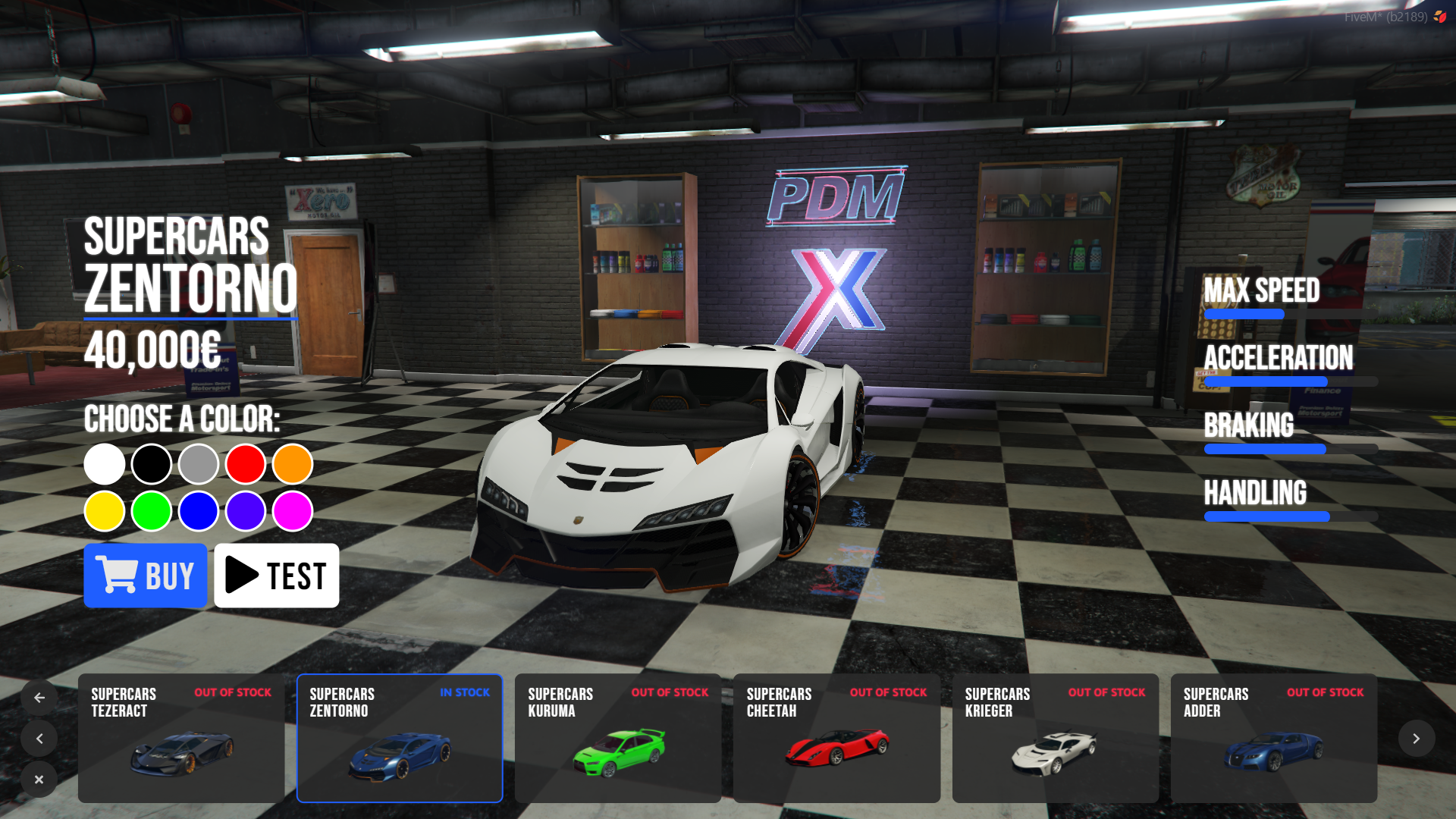Pick the green color swatch
This screenshot has height=819, width=1456.
point(152,511)
